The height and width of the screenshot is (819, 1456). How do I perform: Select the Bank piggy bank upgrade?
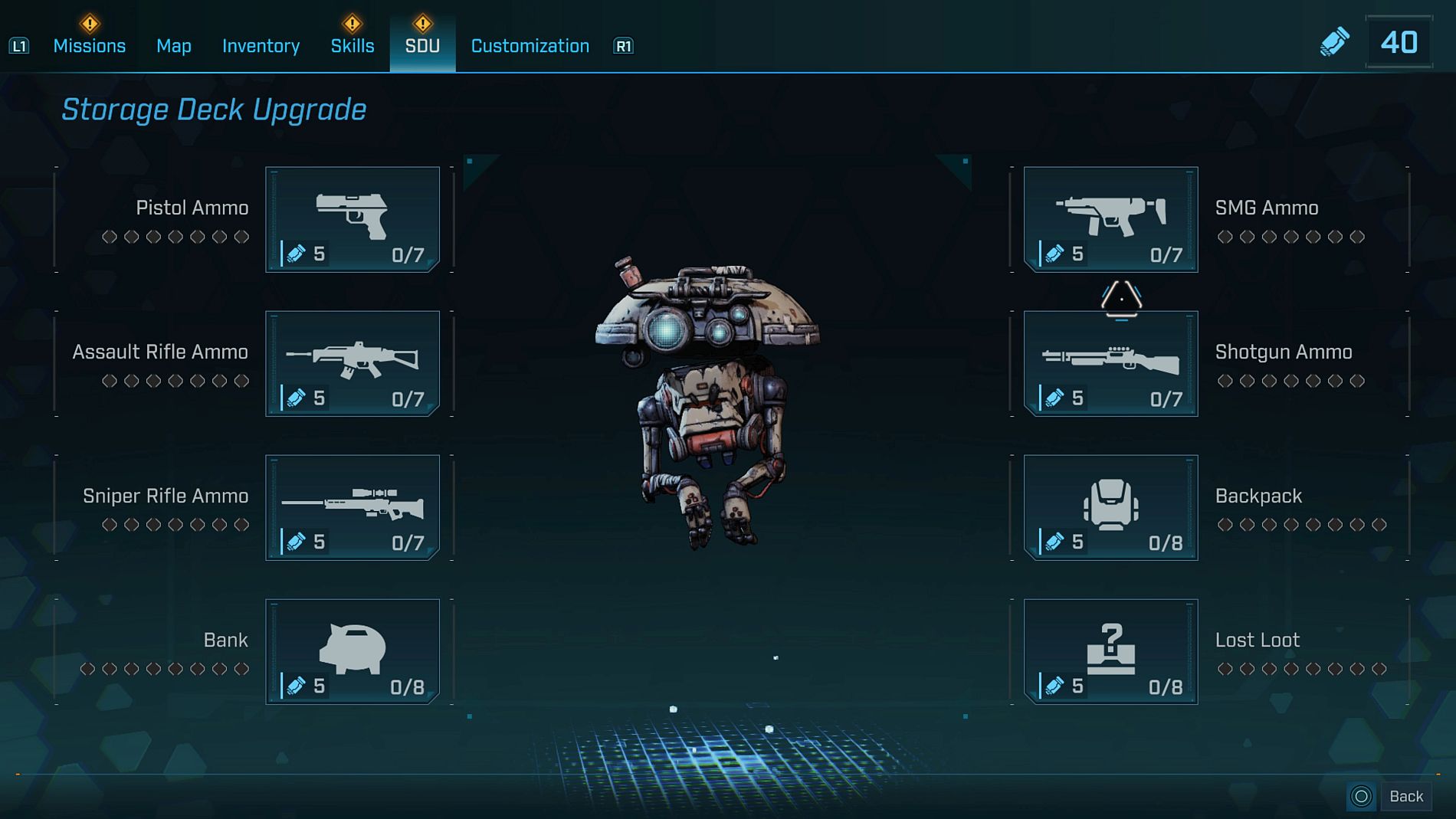pos(353,651)
